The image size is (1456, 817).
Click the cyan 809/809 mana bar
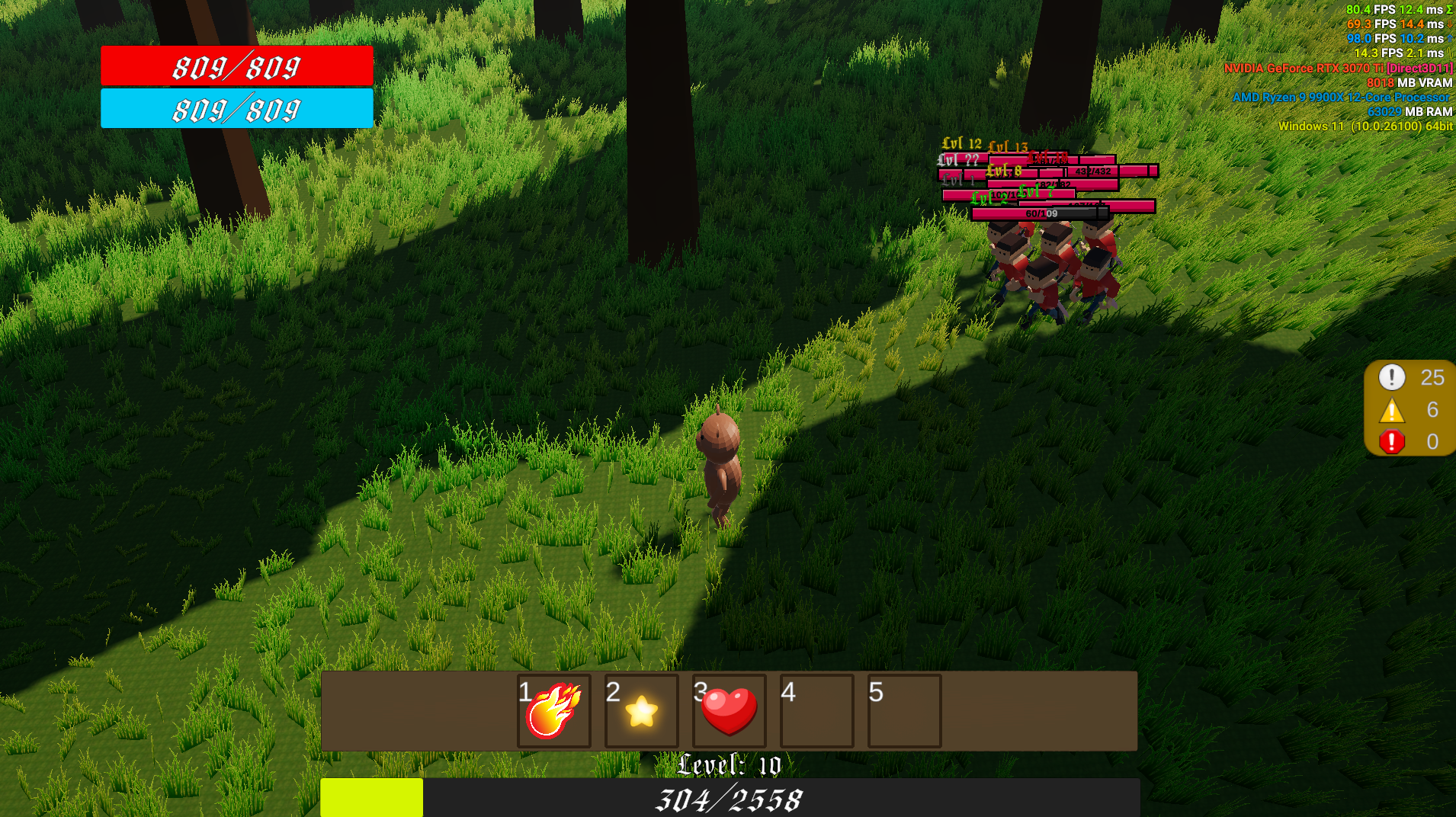236,108
